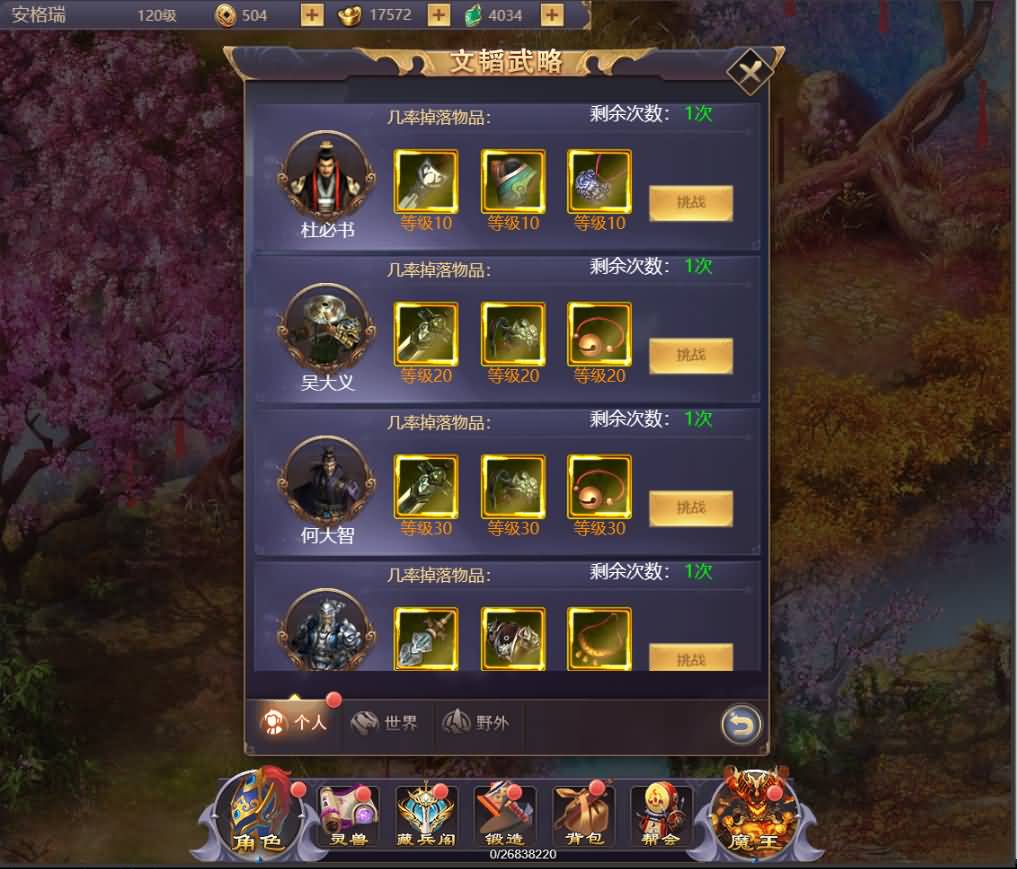1017x869 pixels.
Task: Open the 灵兽 spirit beast menu
Action: (x=348, y=817)
